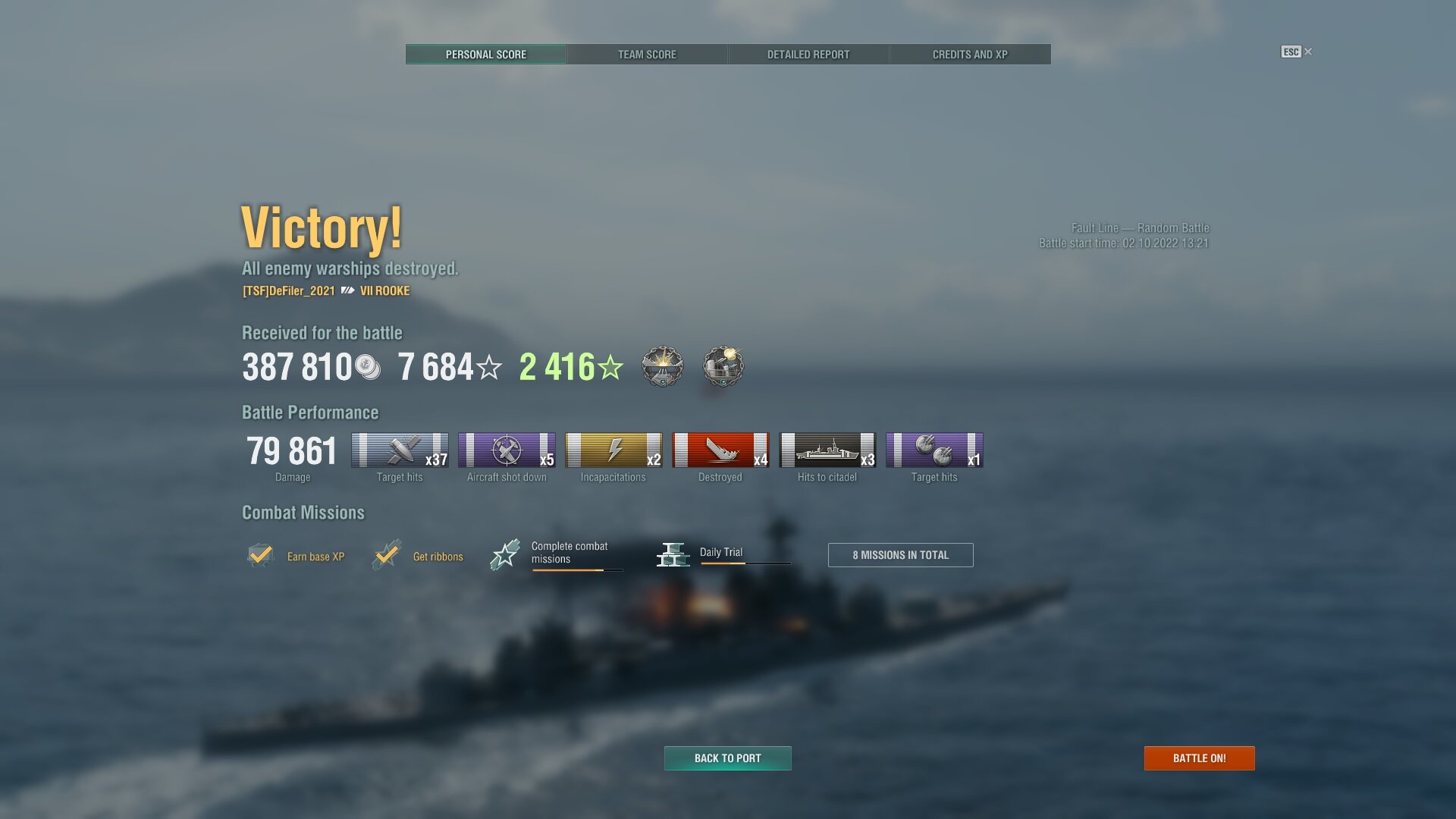This screenshot has height=819, width=1456.
Task: Show the Detailed Report tab
Action: pos(808,55)
